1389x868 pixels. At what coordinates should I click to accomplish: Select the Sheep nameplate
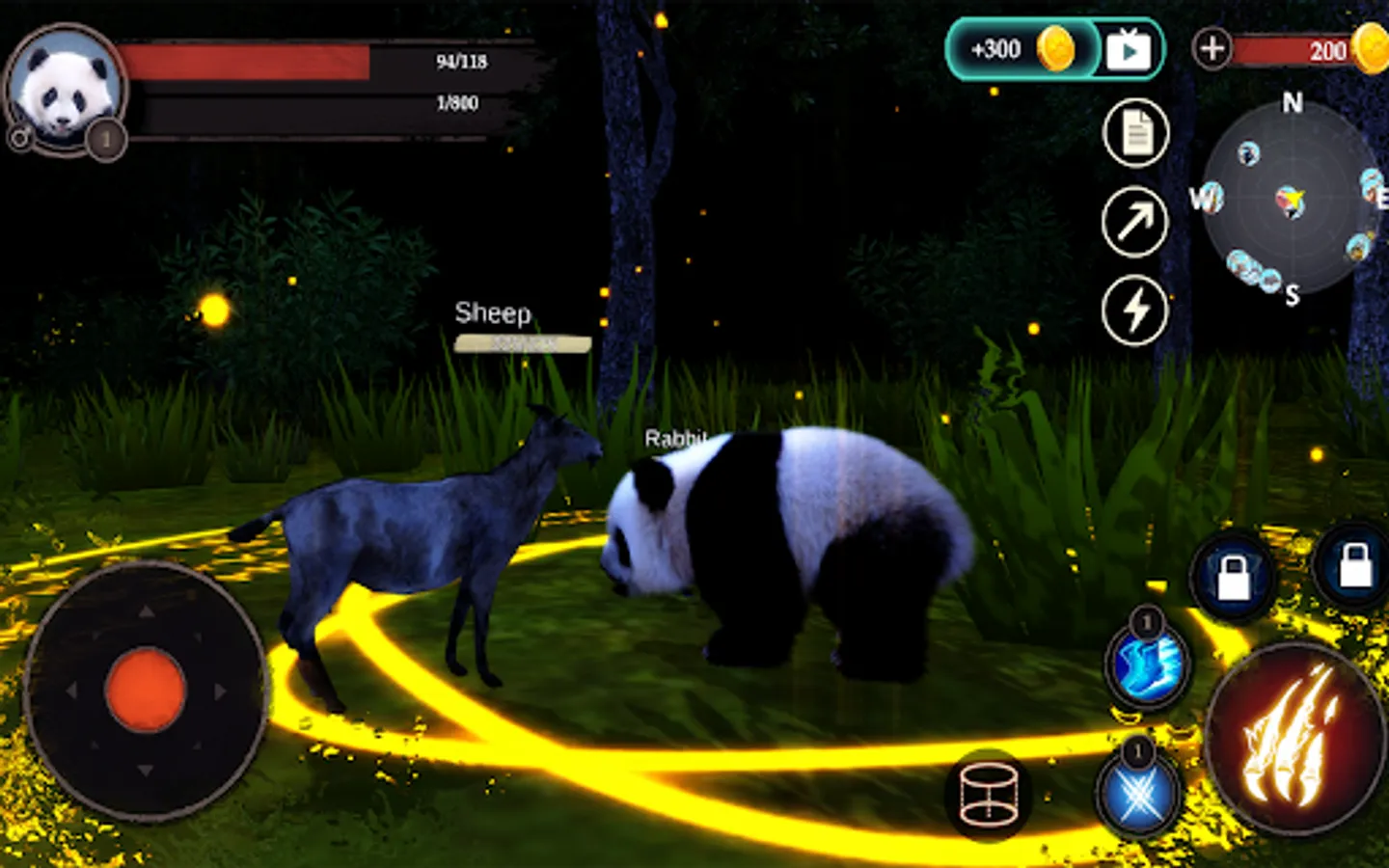[493, 314]
